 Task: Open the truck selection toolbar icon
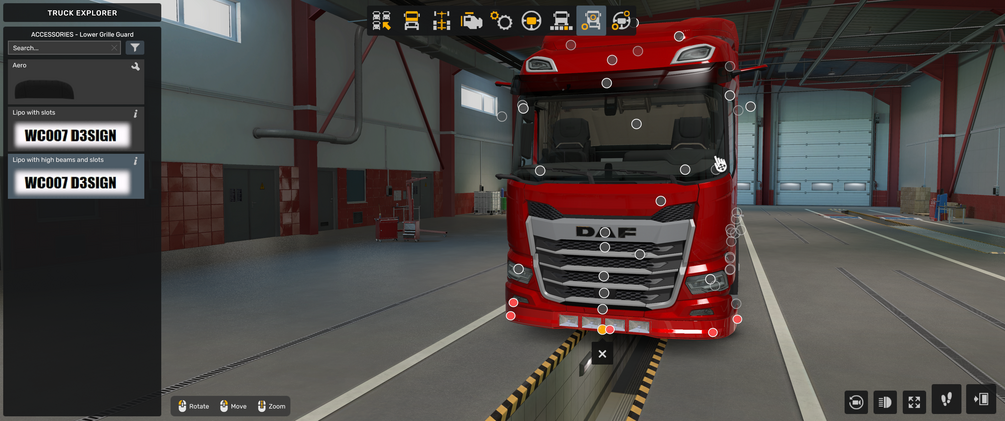381,21
